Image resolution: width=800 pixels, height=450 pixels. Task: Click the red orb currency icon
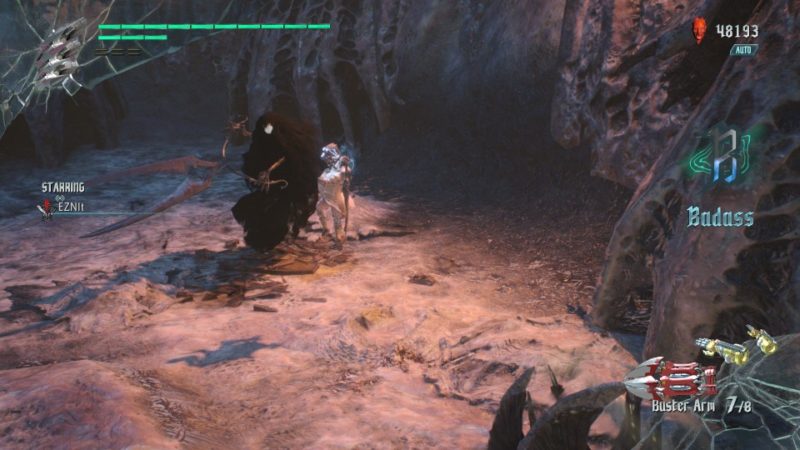coord(700,31)
